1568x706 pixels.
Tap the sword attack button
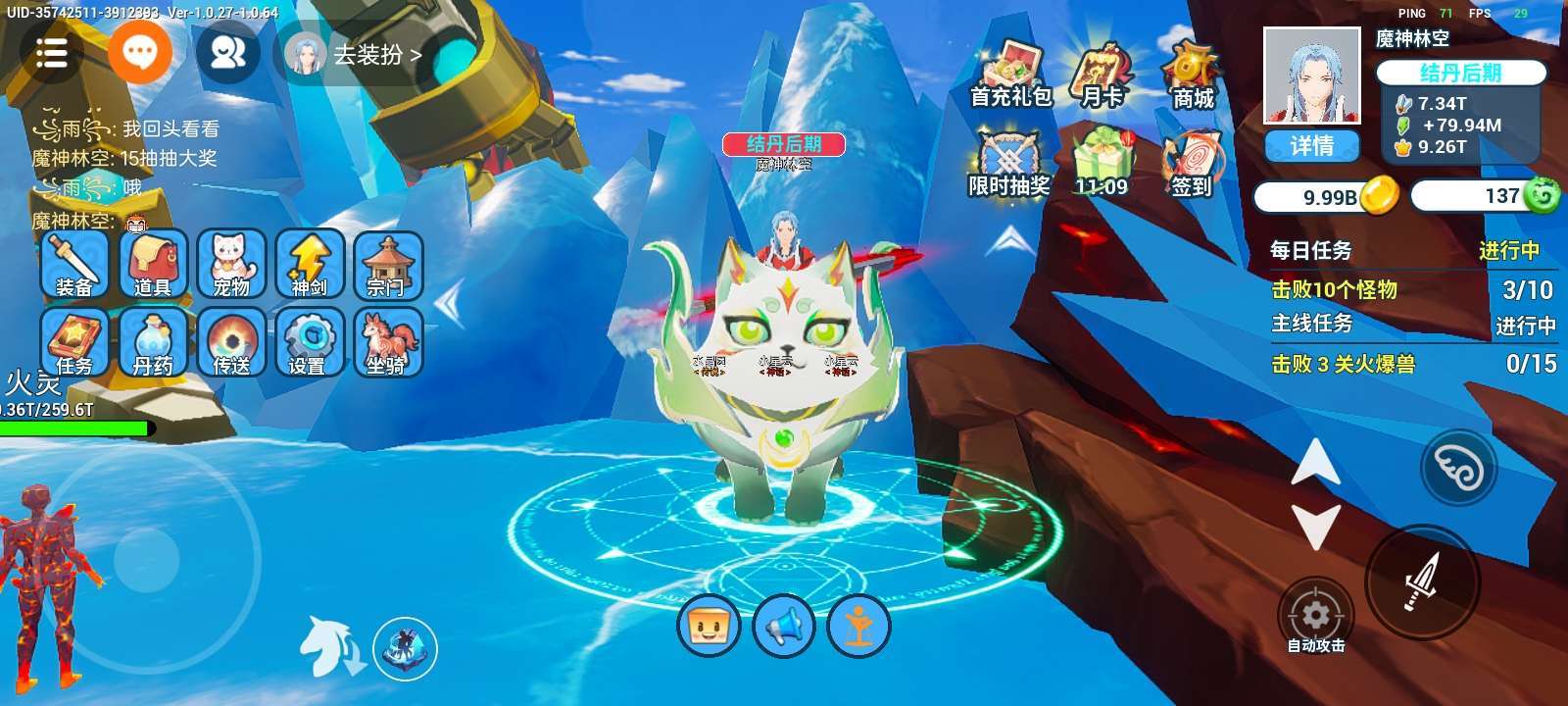pyautogui.click(x=1422, y=581)
